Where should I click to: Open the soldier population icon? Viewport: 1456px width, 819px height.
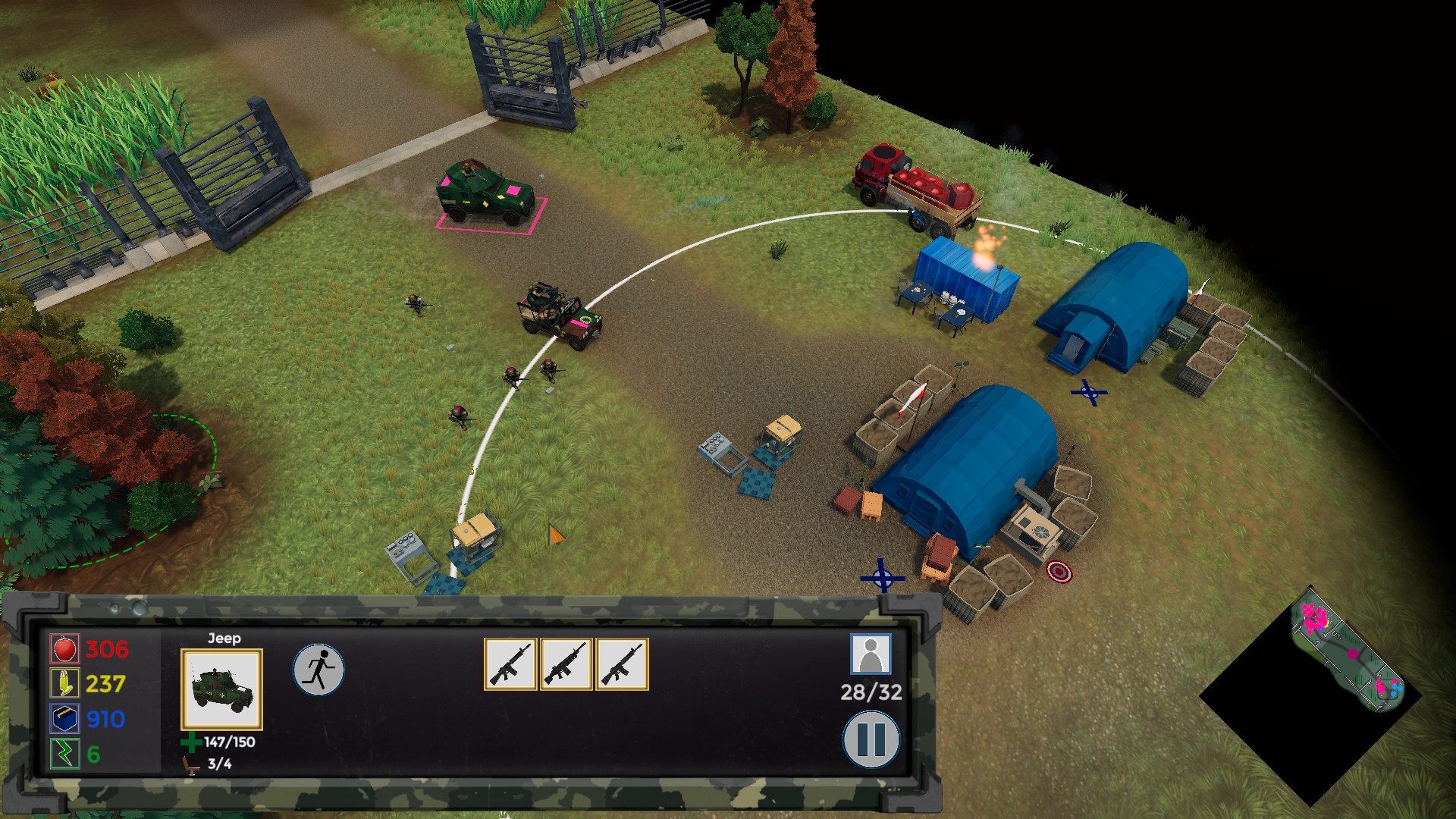coord(871,654)
